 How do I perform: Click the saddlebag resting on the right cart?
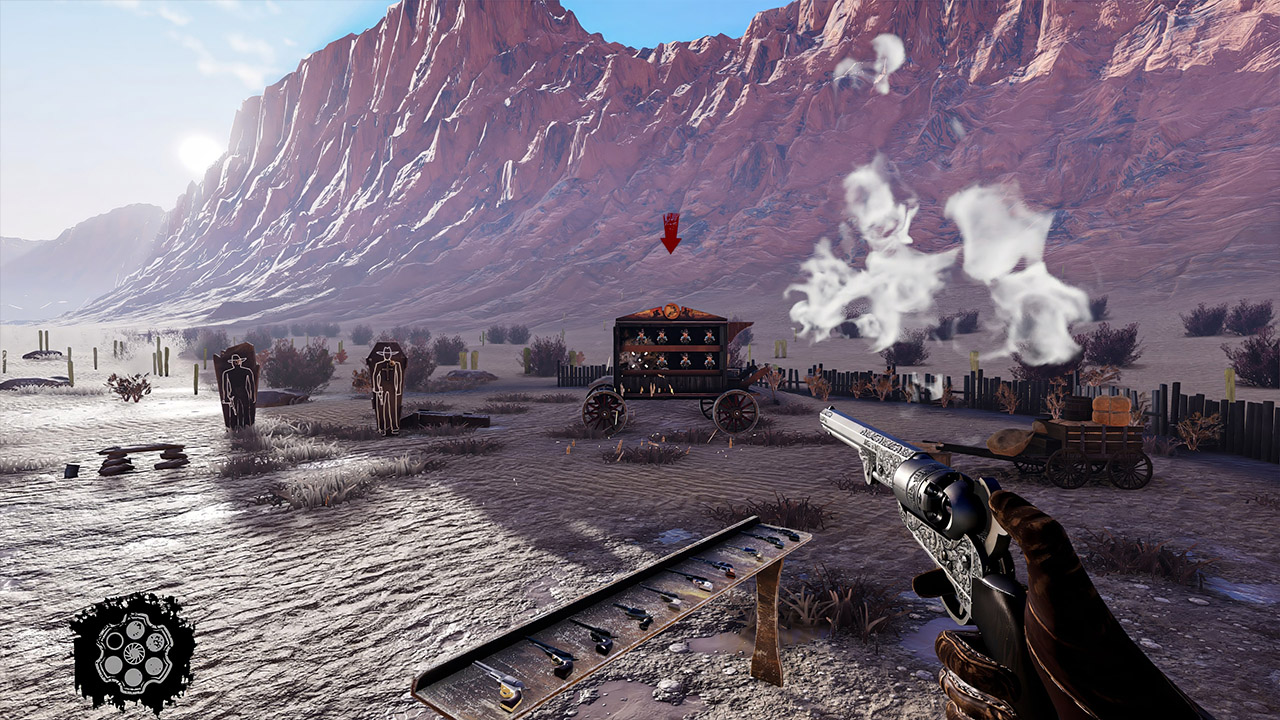[x=1010, y=442]
